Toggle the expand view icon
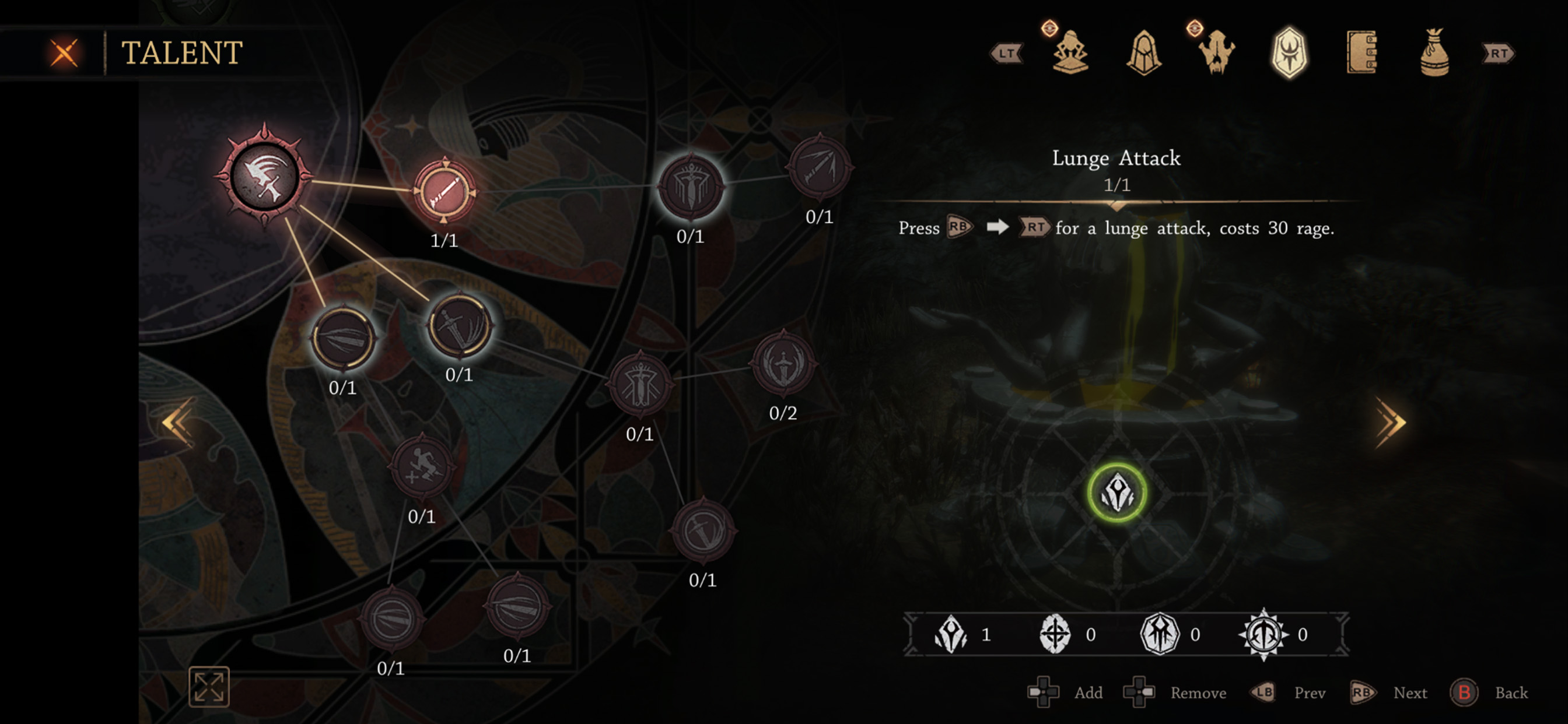Screen dimensions: 1568x724 [209, 687]
